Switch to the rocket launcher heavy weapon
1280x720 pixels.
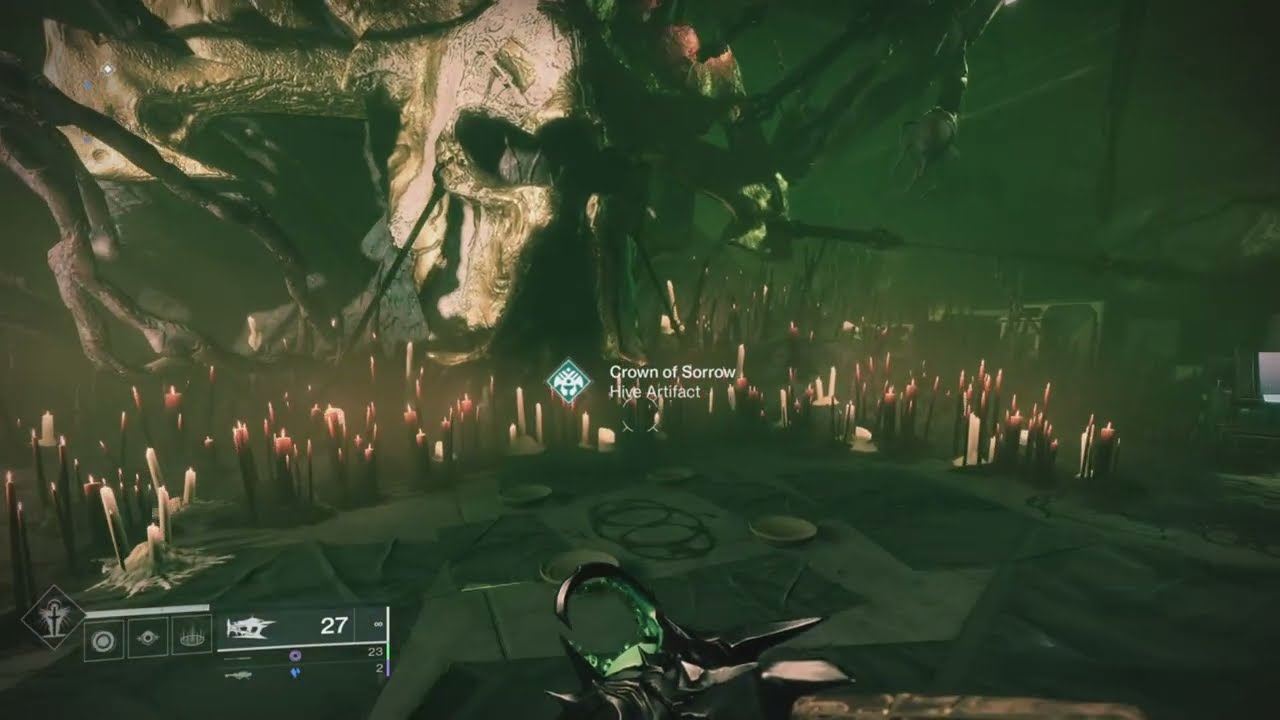tap(238, 675)
